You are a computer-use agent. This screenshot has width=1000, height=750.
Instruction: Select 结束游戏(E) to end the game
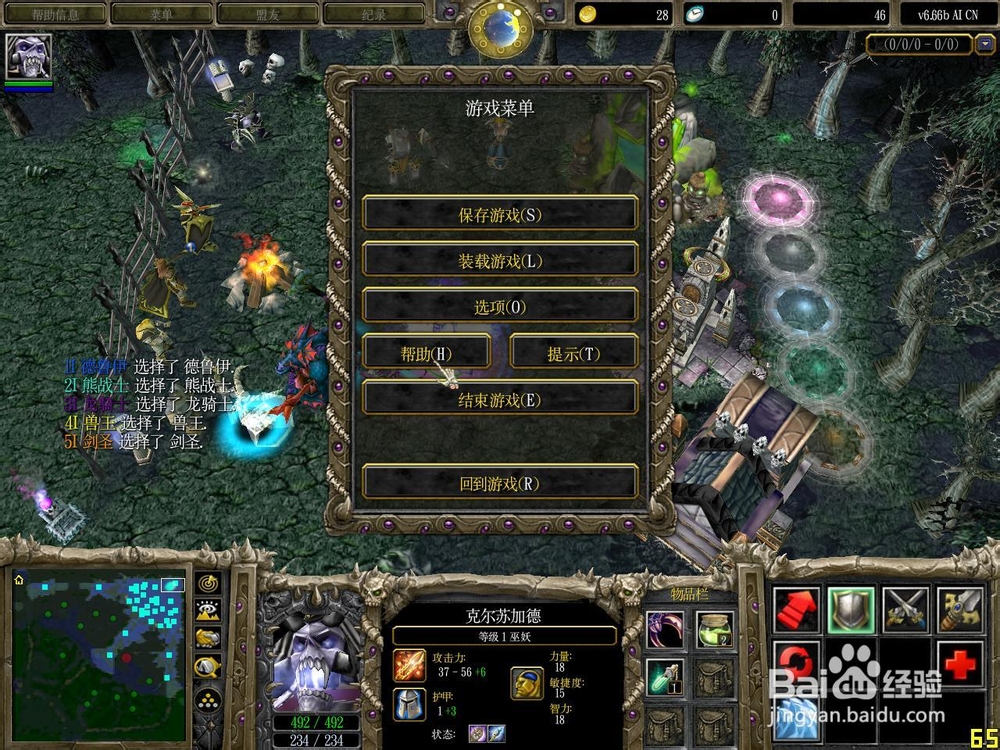pos(499,399)
